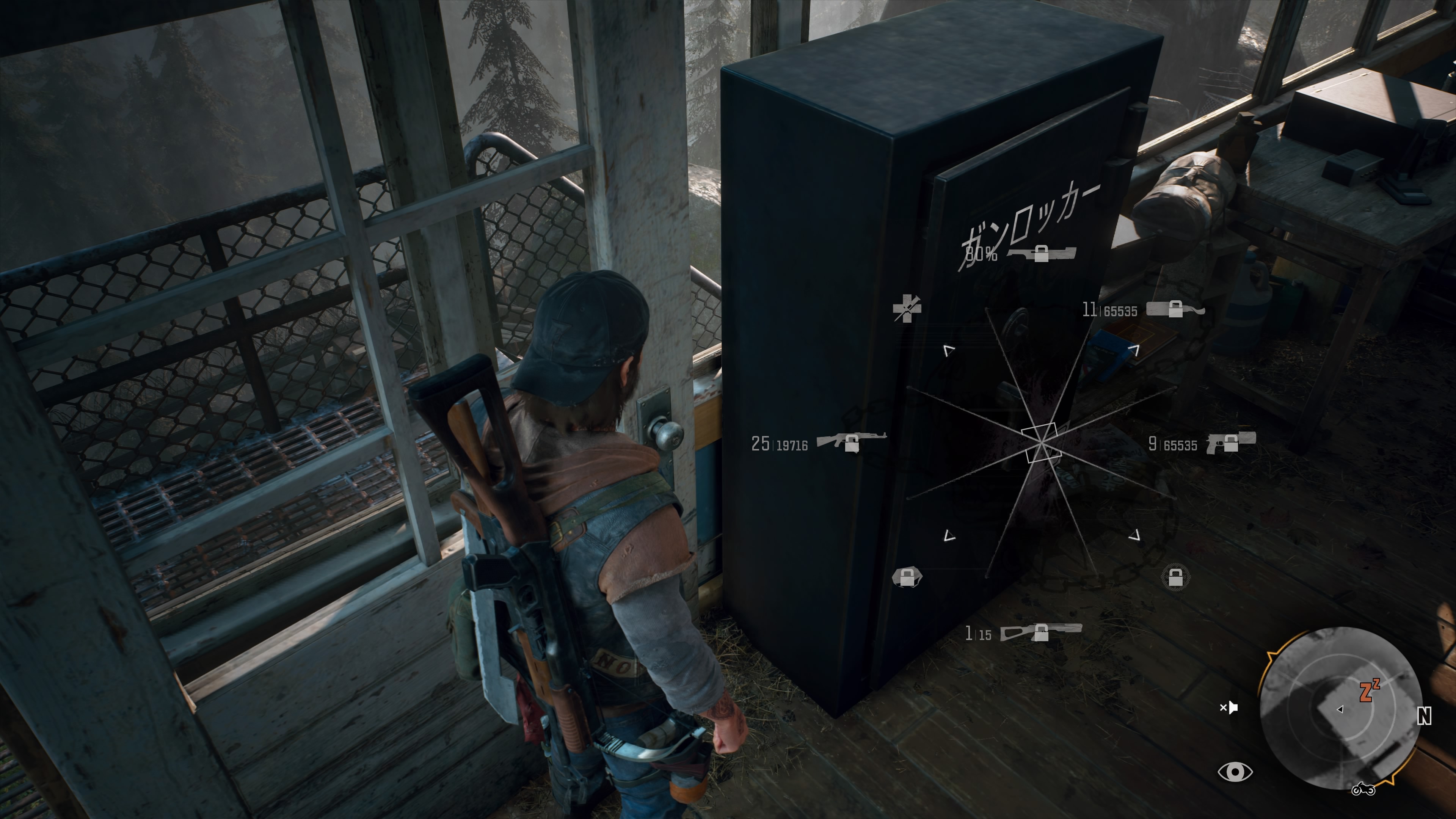The height and width of the screenshot is (819, 1456).
Task: Pick the shotgun wheel slot
Action: click(1040, 631)
